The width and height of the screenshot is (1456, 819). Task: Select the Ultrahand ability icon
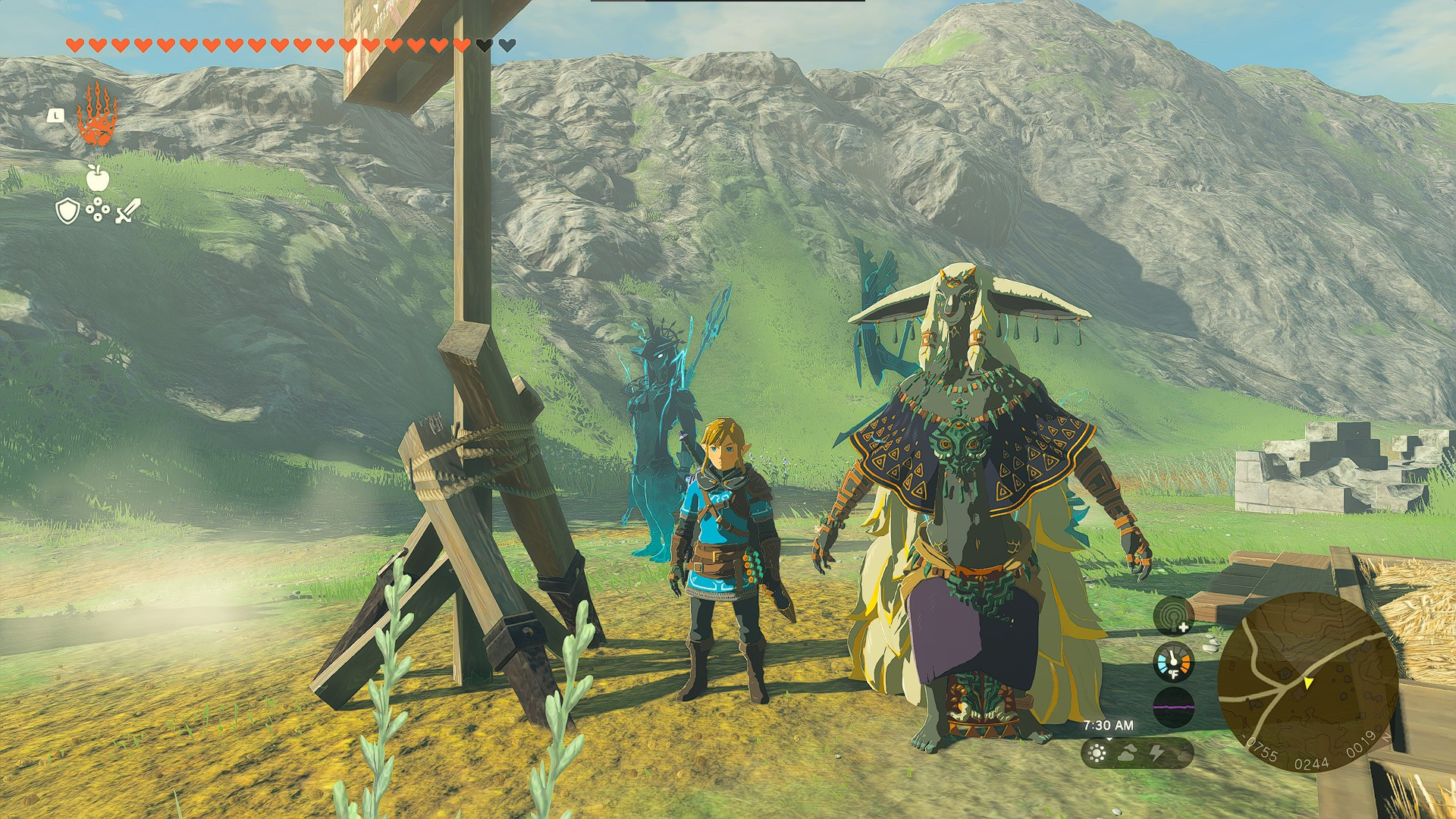(x=96, y=119)
